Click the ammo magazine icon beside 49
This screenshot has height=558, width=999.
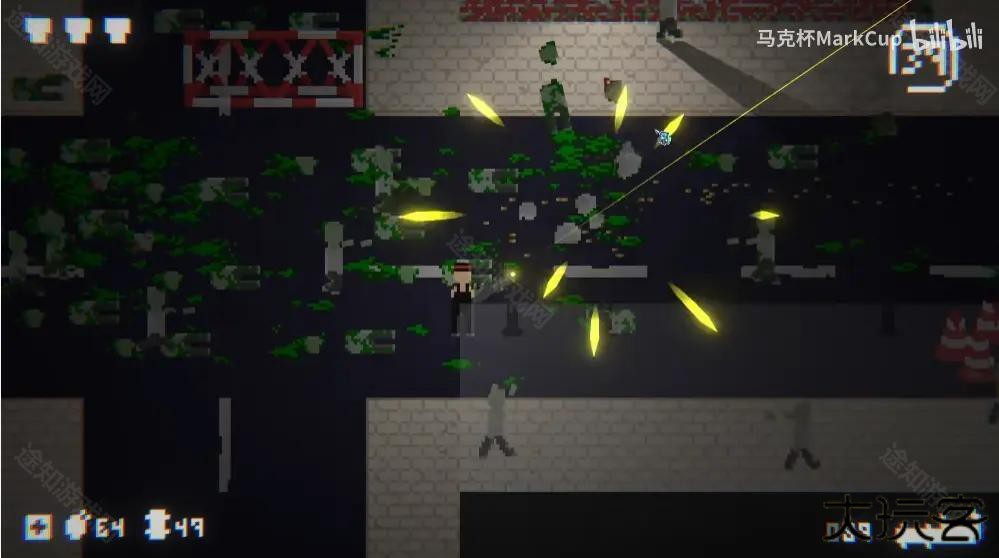pos(158,526)
